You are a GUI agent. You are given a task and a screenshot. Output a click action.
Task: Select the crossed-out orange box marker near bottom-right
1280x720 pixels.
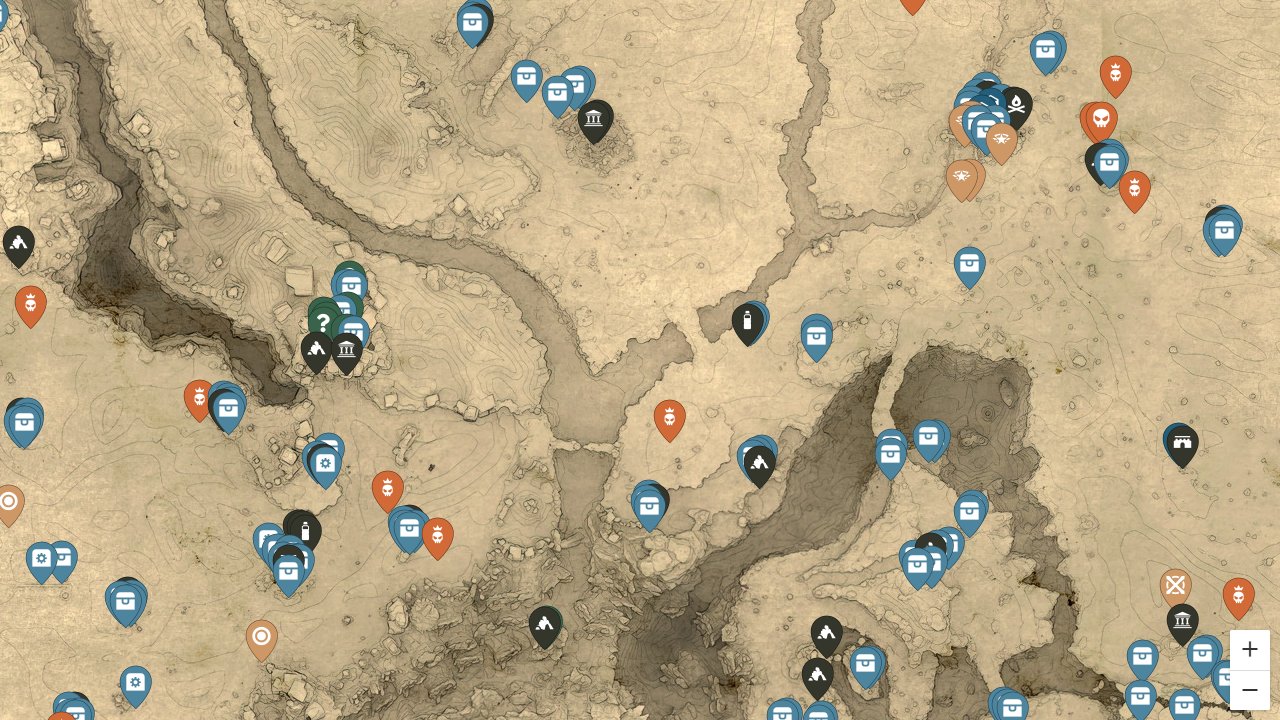click(1175, 586)
